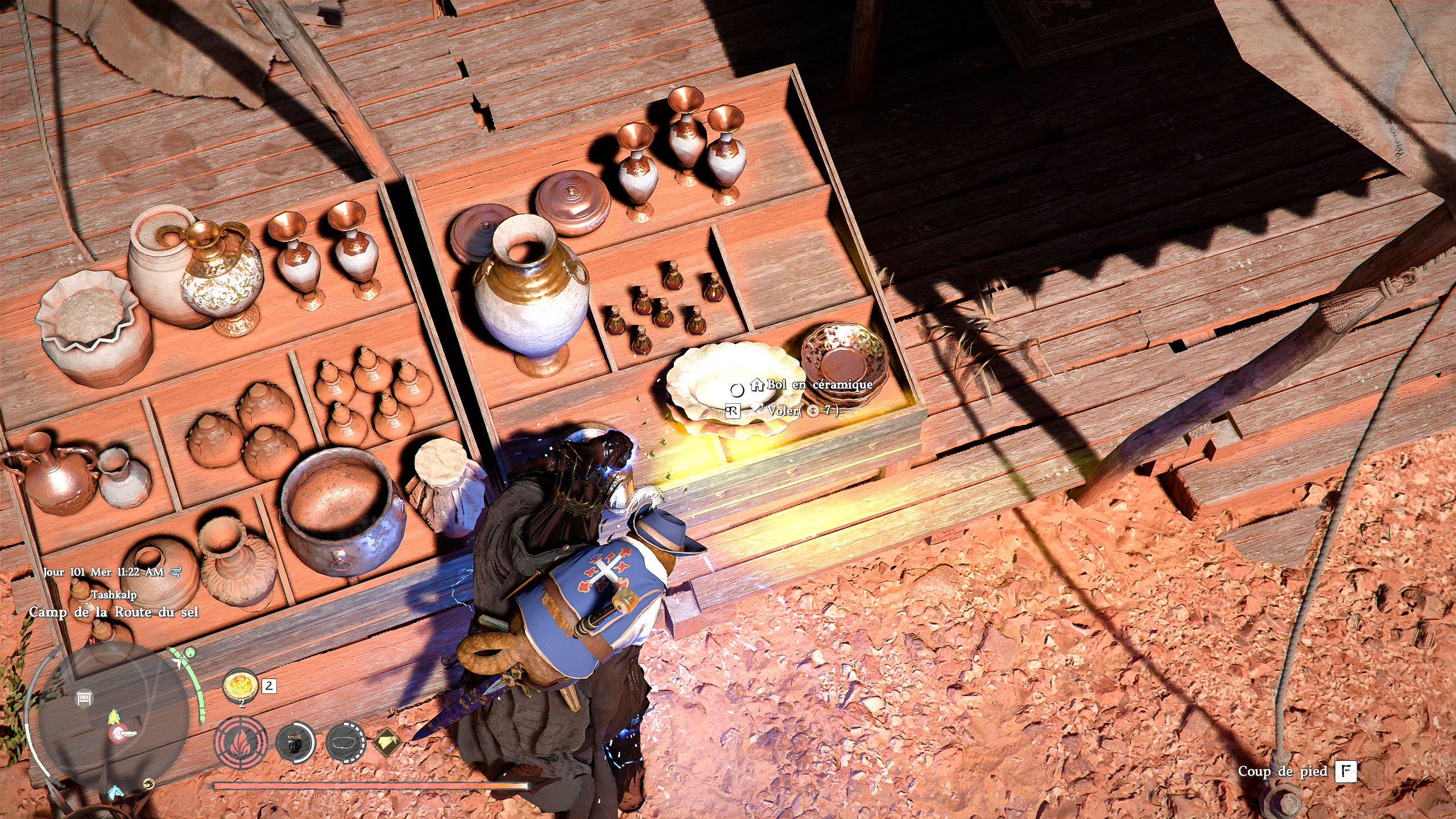
Task: Select the Bol en céramique item label
Action: click(819, 385)
